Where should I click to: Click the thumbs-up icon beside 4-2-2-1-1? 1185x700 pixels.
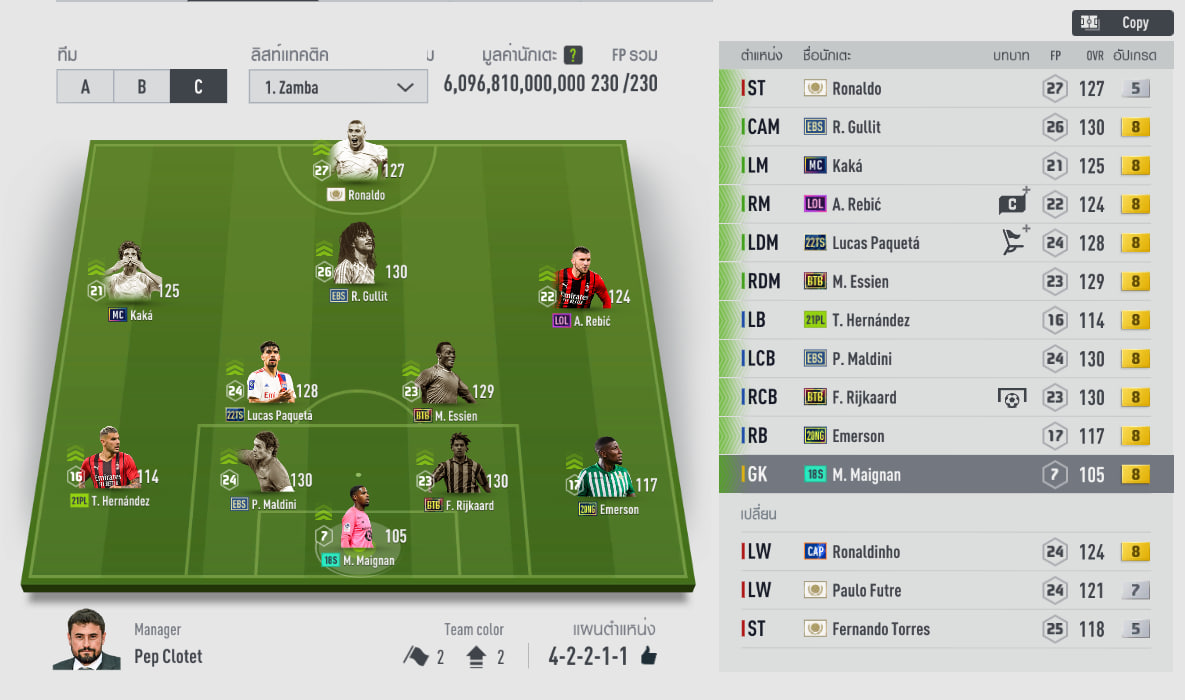click(x=649, y=657)
